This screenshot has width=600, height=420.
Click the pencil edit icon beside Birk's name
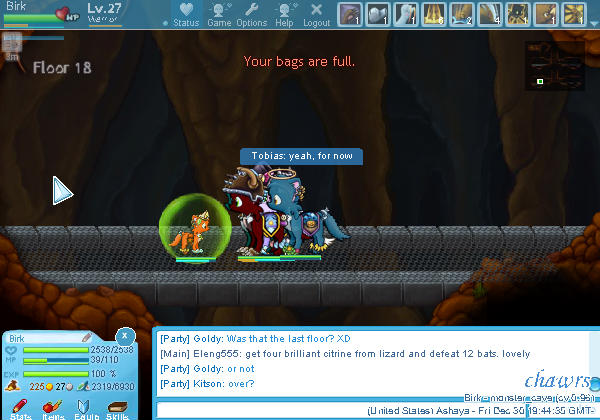[87, 338]
